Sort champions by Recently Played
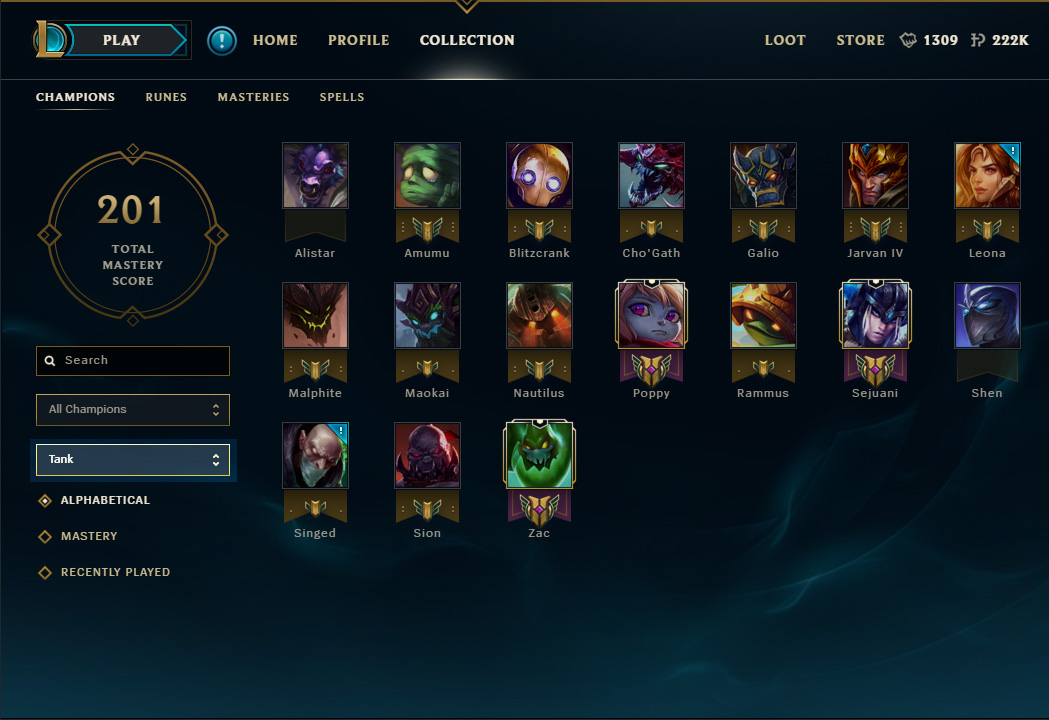 coord(115,572)
